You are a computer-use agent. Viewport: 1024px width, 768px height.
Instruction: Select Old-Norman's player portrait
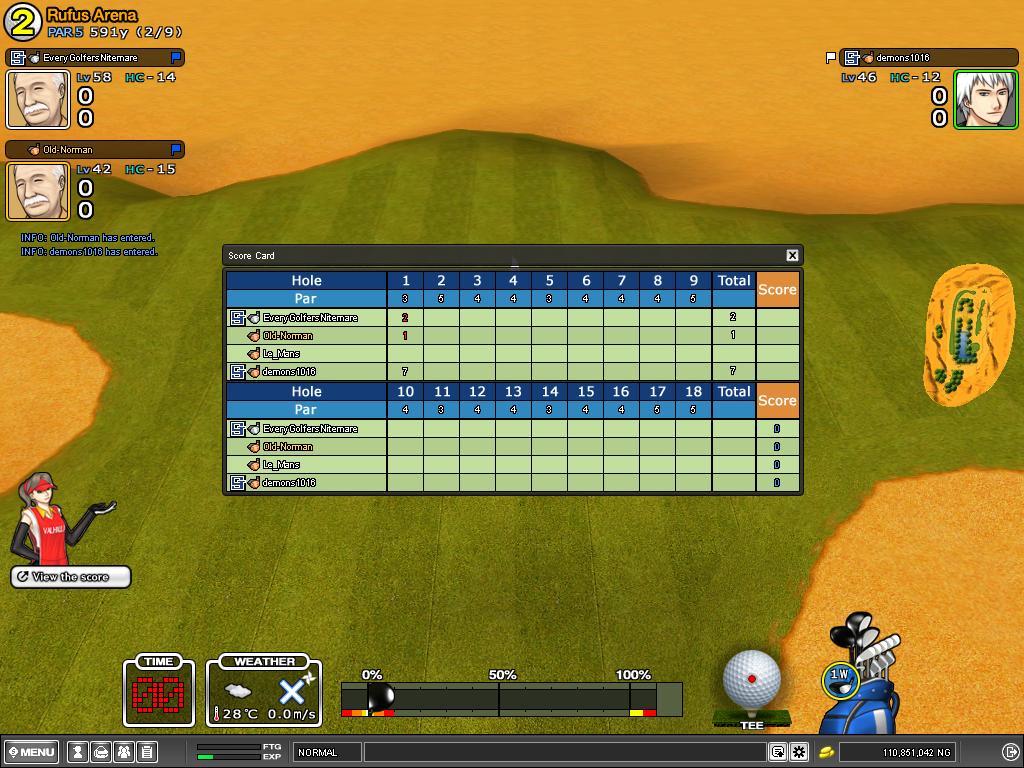[39, 190]
